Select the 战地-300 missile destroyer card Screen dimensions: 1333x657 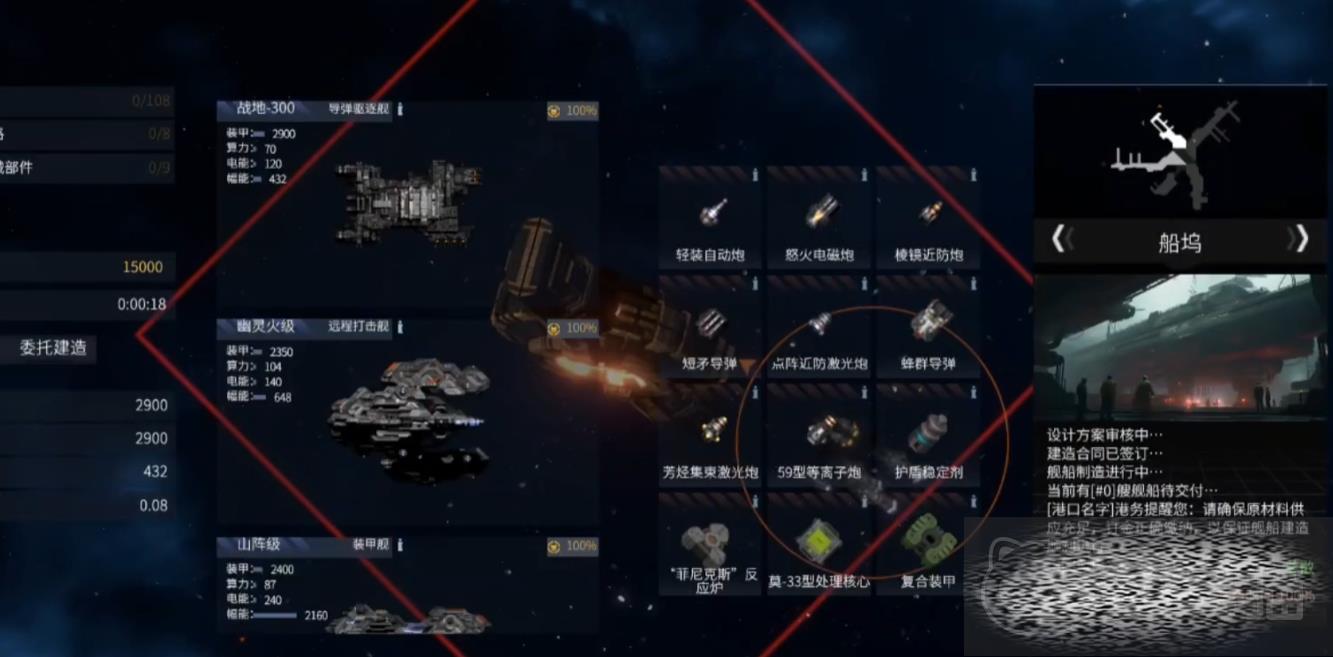point(407,200)
